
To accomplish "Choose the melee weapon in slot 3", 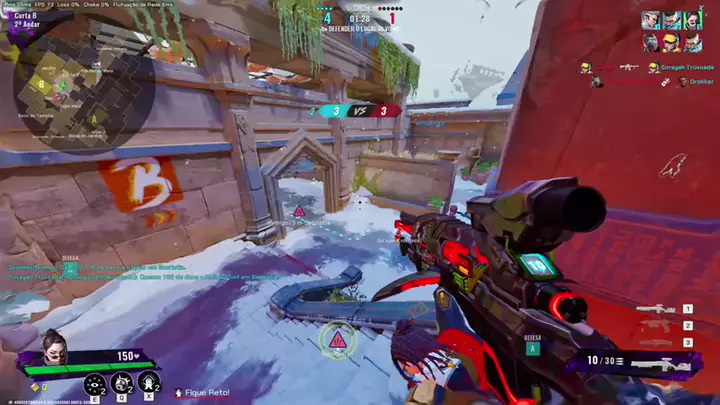I will (658, 342).
